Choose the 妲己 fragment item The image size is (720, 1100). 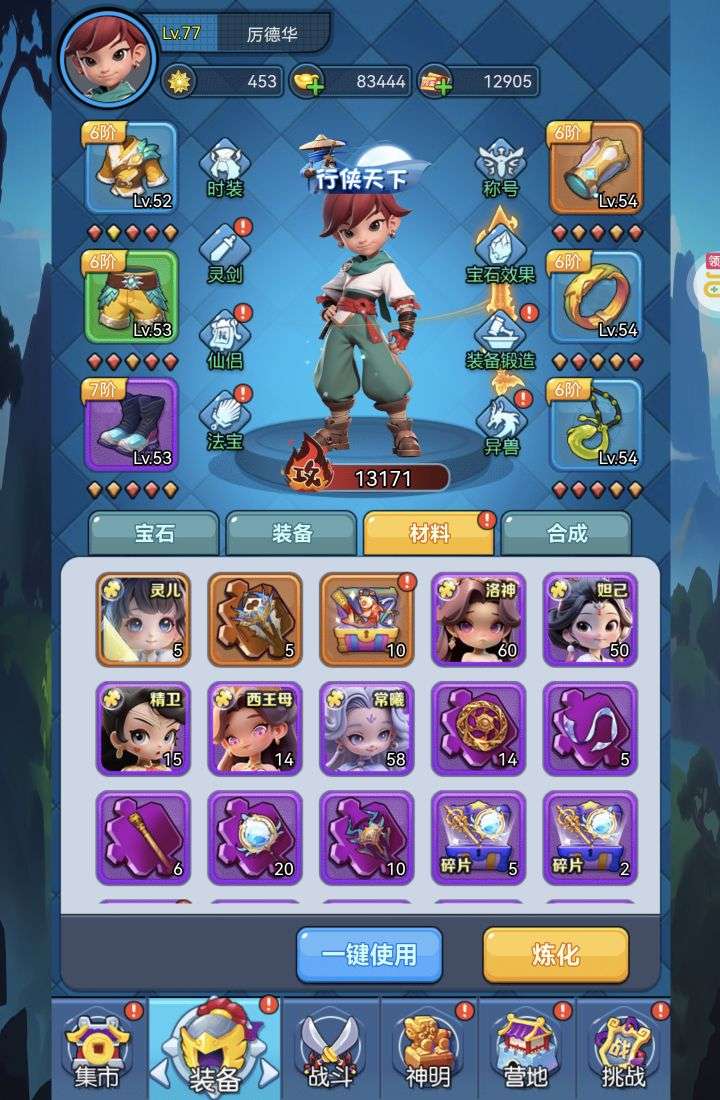click(x=590, y=619)
